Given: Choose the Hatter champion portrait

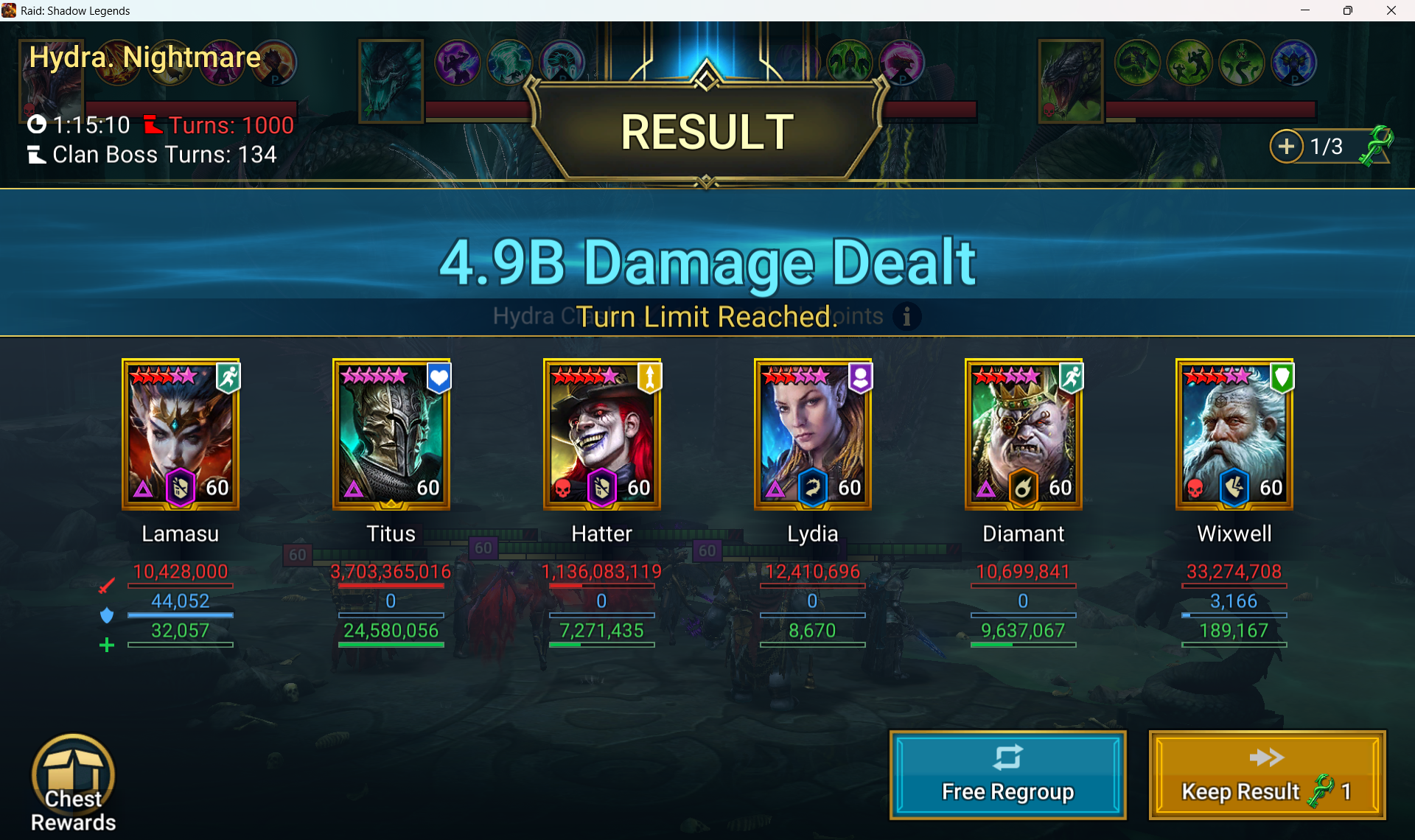Looking at the screenshot, I should click(x=602, y=434).
